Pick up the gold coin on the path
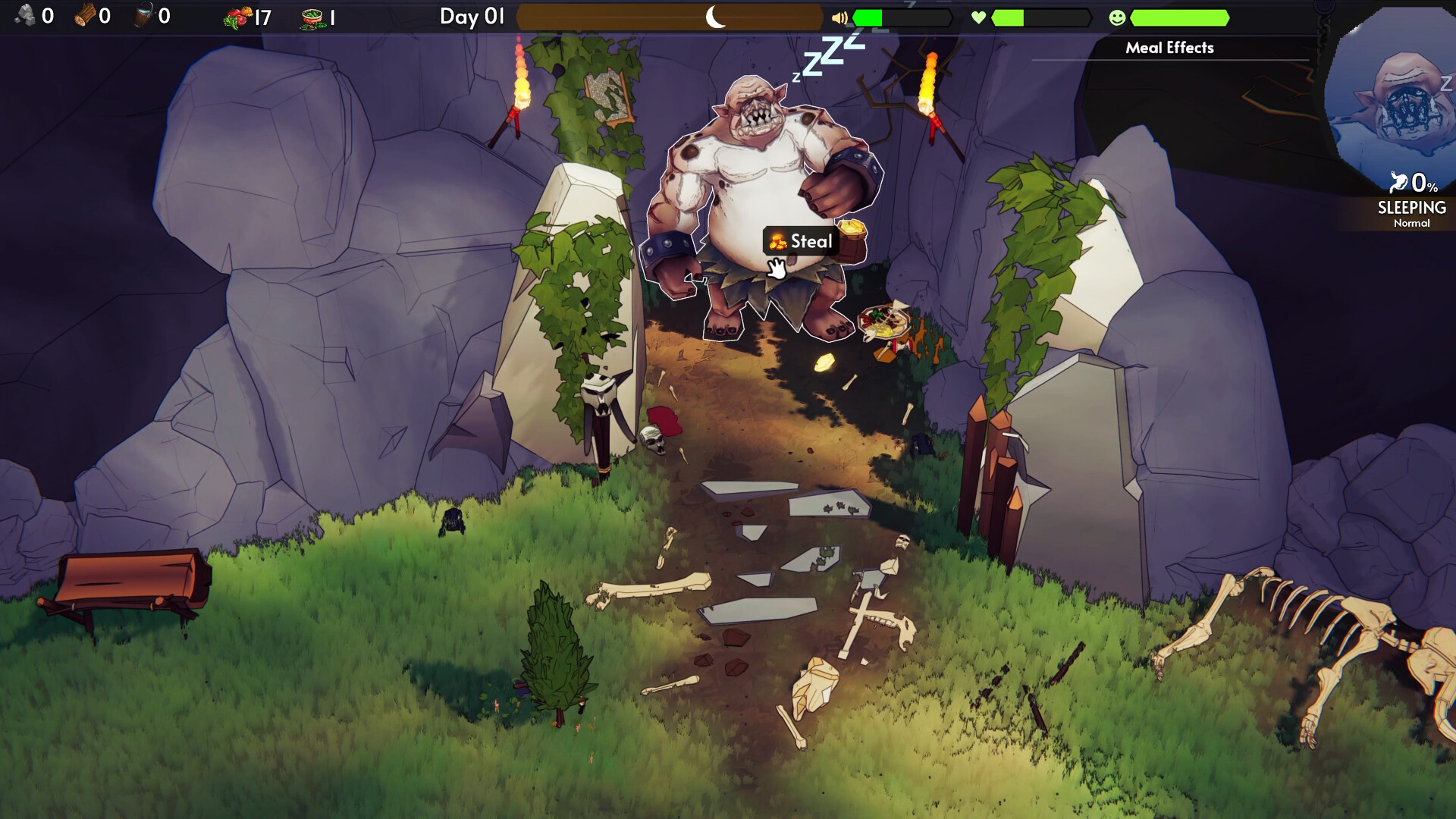The height and width of the screenshot is (819, 1456). coord(824,363)
